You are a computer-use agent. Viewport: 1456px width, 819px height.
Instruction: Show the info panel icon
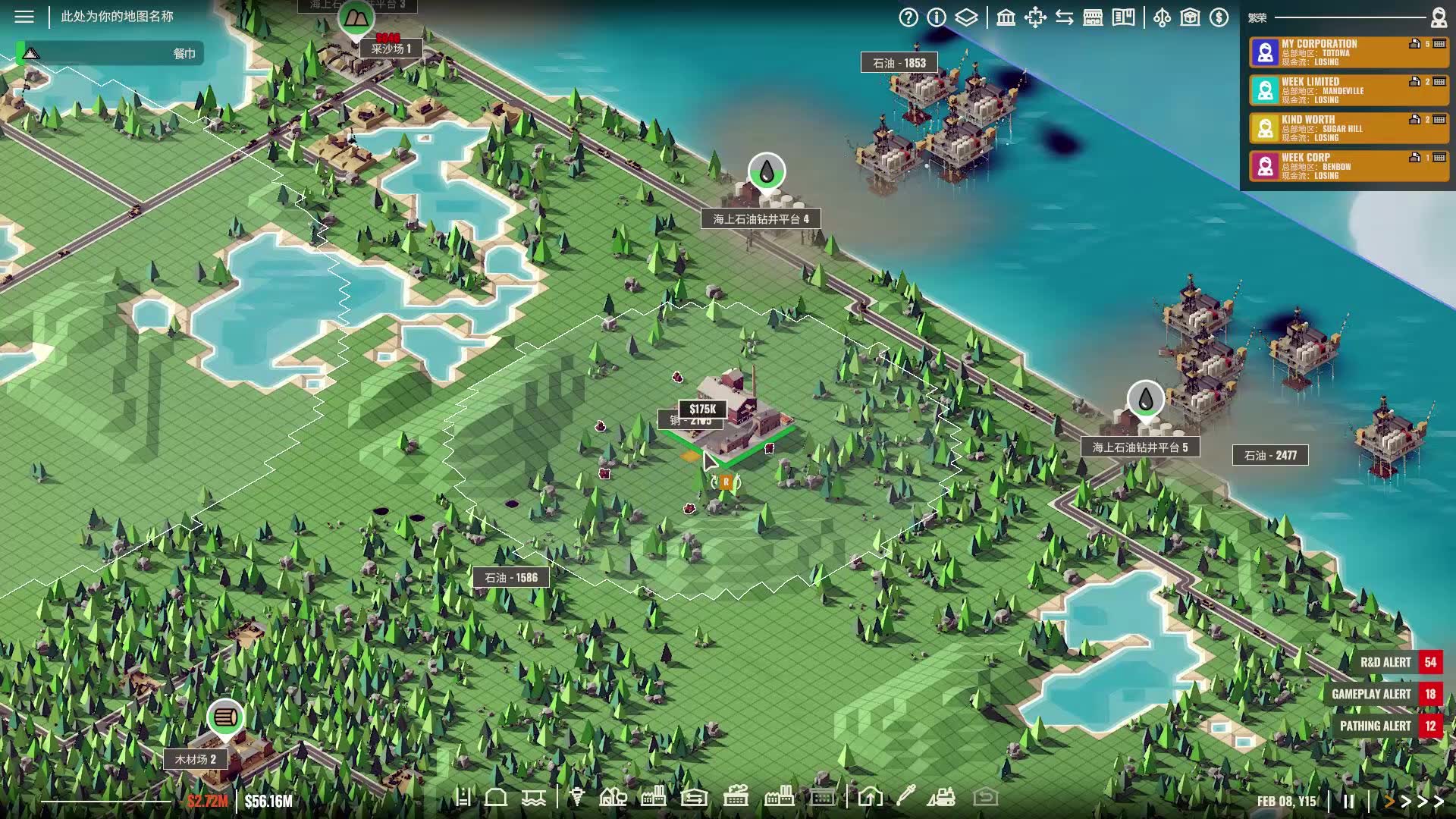click(x=937, y=17)
